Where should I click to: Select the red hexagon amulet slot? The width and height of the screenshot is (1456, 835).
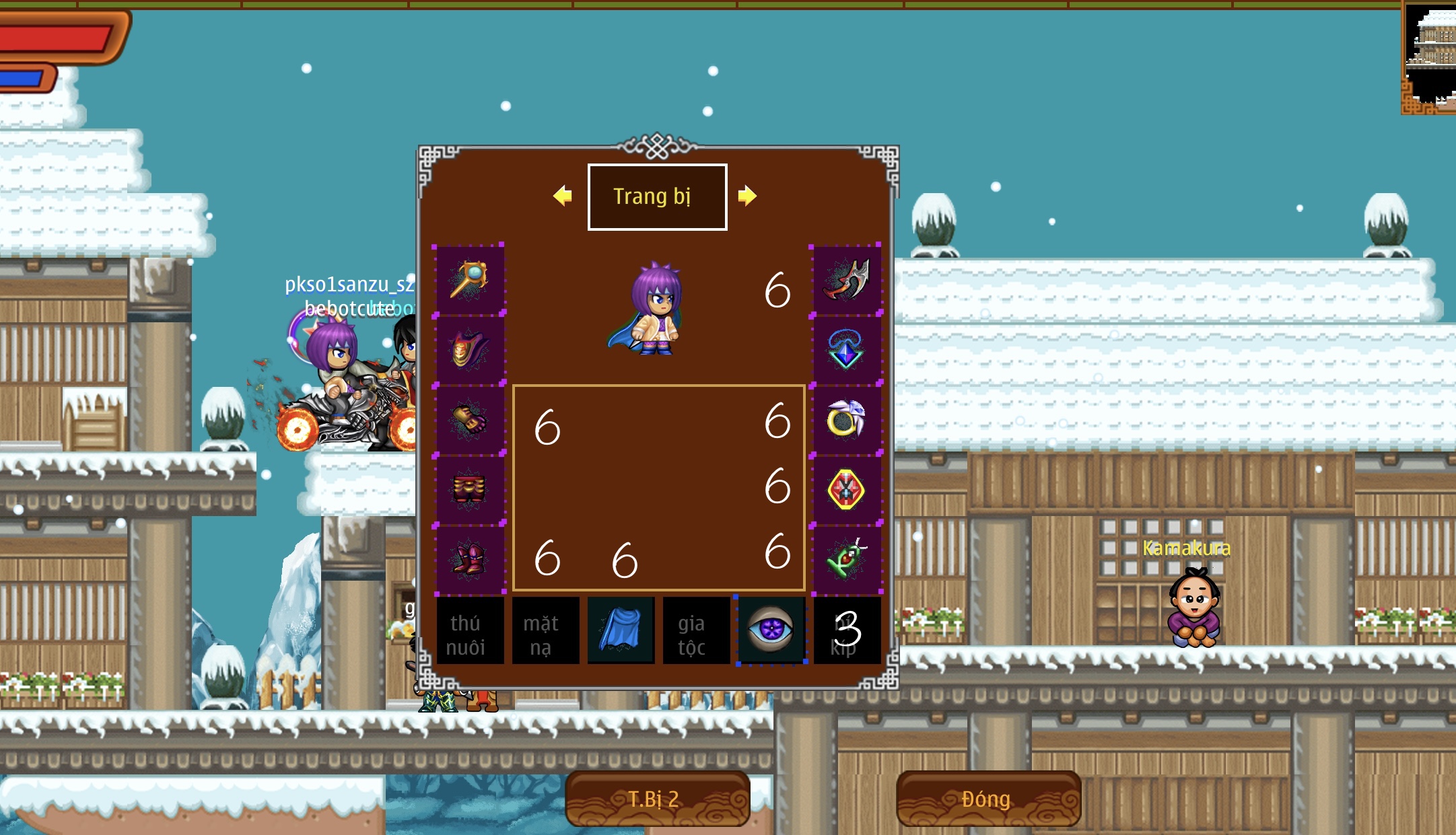tap(846, 489)
